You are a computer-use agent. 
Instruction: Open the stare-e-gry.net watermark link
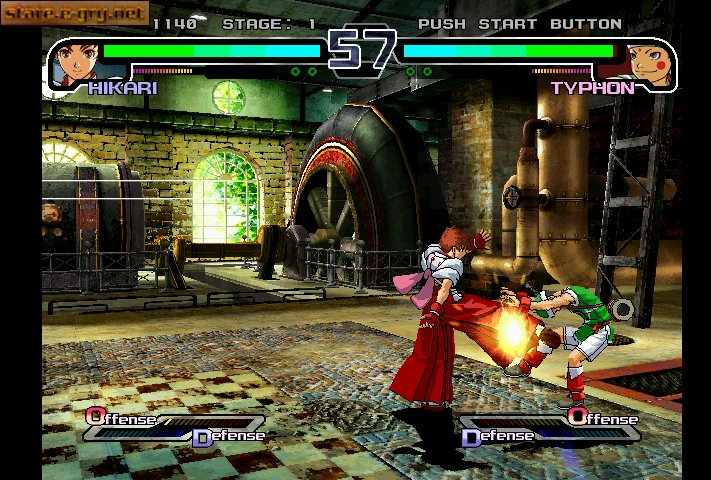point(75,13)
